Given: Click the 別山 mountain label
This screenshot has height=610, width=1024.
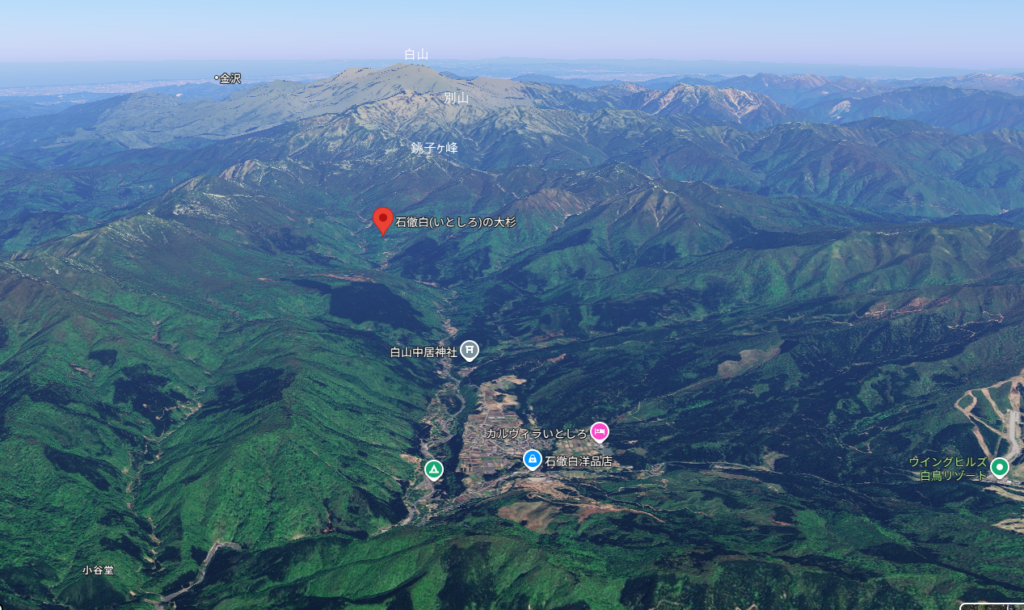Looking at the screenshot, I should point(456,98).
